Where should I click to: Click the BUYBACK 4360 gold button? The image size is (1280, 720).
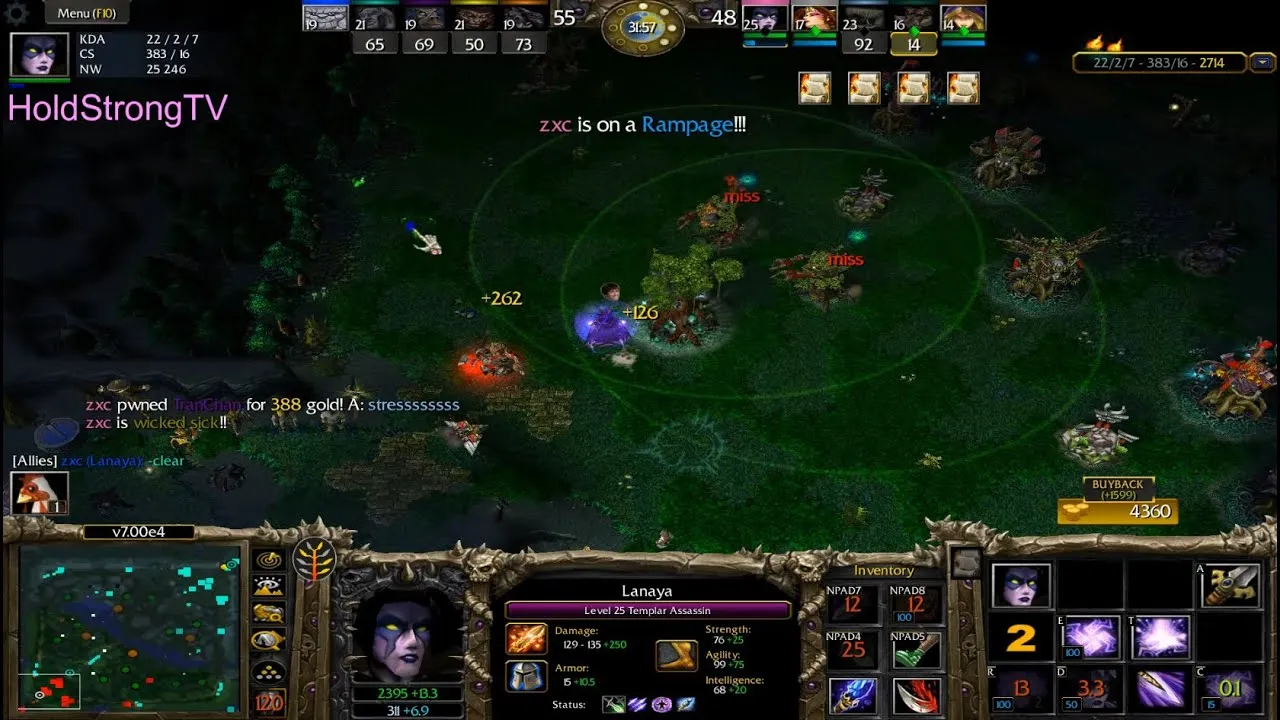[x=1117, y=511]
